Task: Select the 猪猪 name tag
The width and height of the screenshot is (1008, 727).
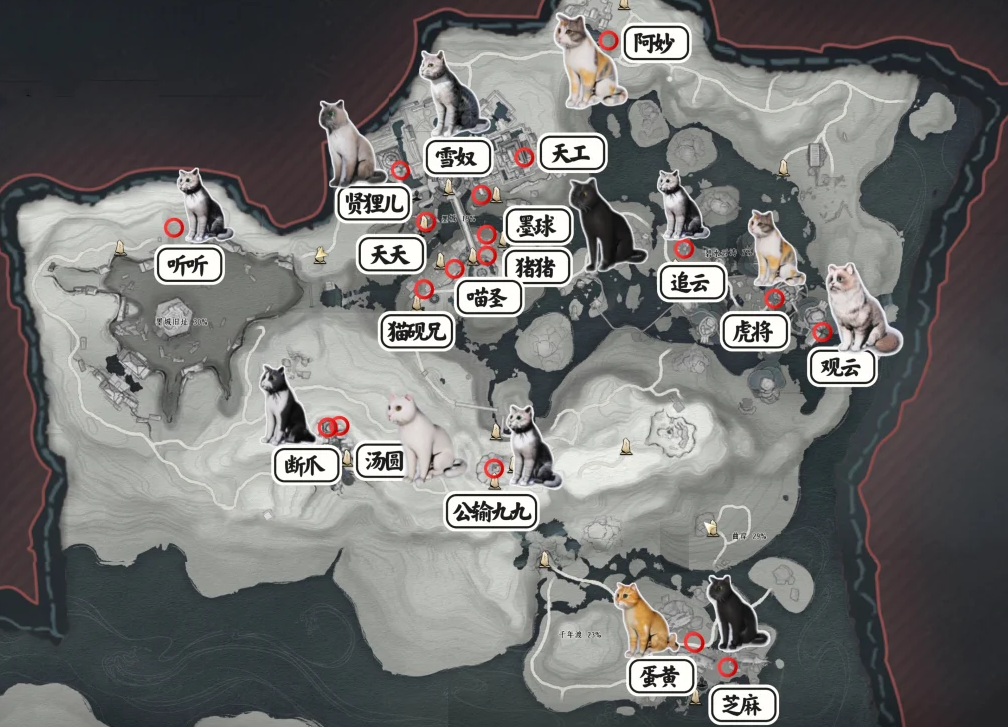Action: tap(538, 267)
